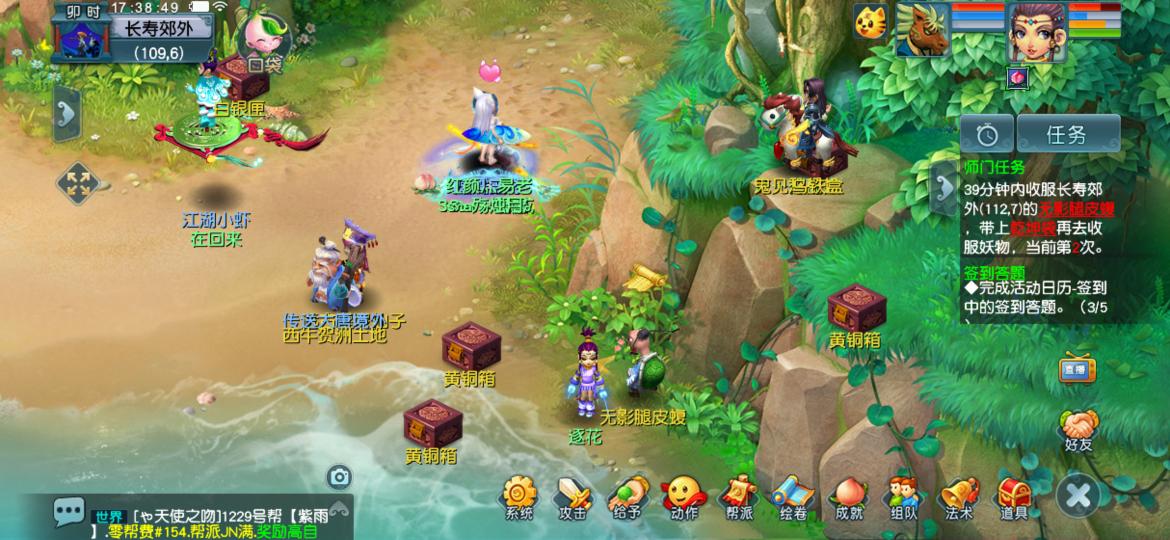Open the 好友 (Friends) handshake icon

[x=1079, y=430]
